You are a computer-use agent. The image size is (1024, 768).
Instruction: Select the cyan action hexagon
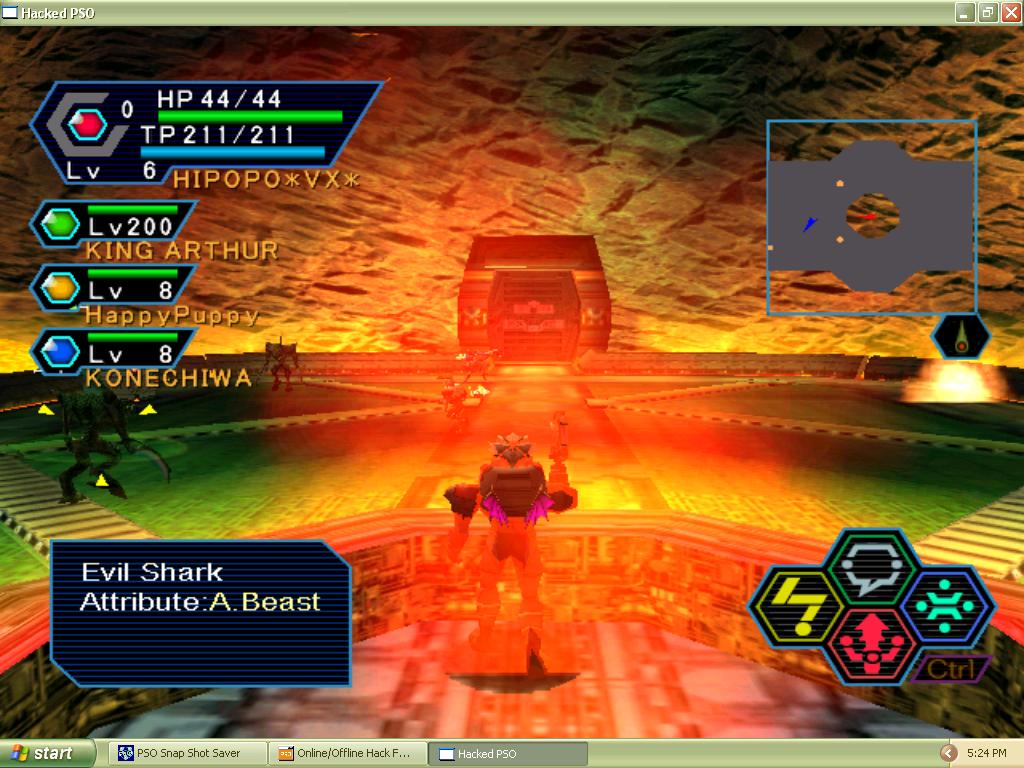[945, 605]
